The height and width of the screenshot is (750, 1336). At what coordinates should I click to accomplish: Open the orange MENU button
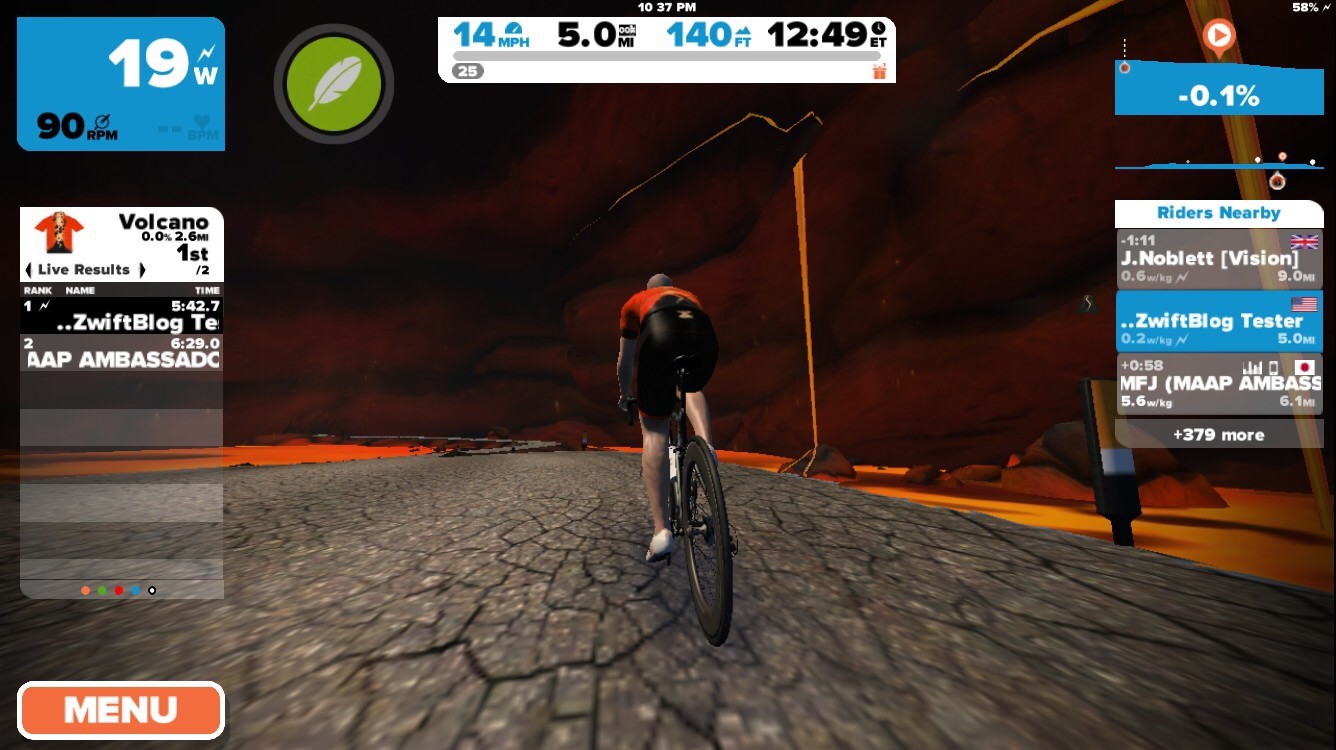click(120, 710)
